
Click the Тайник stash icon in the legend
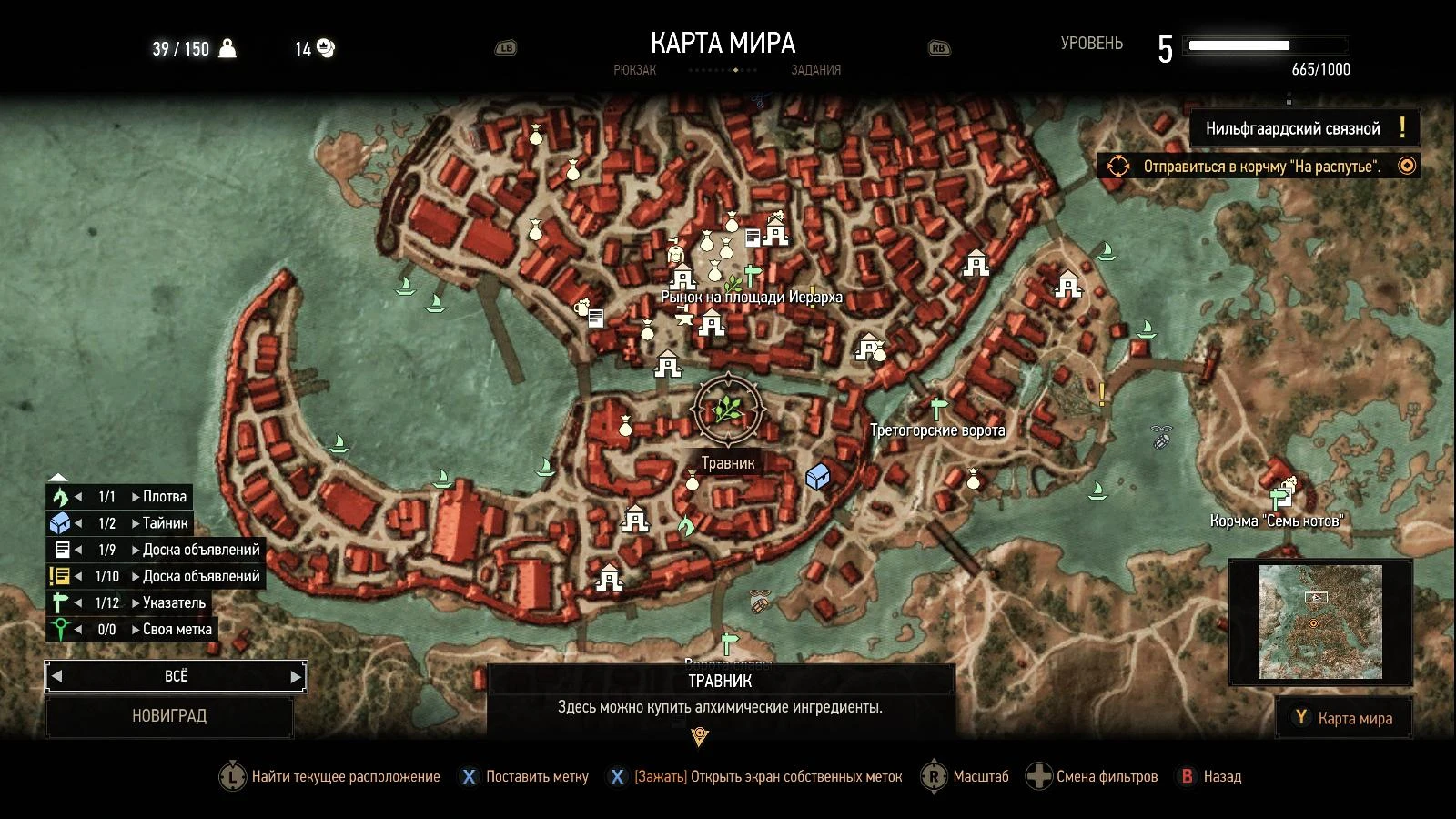pyautogui.click(x=60, y=522)
